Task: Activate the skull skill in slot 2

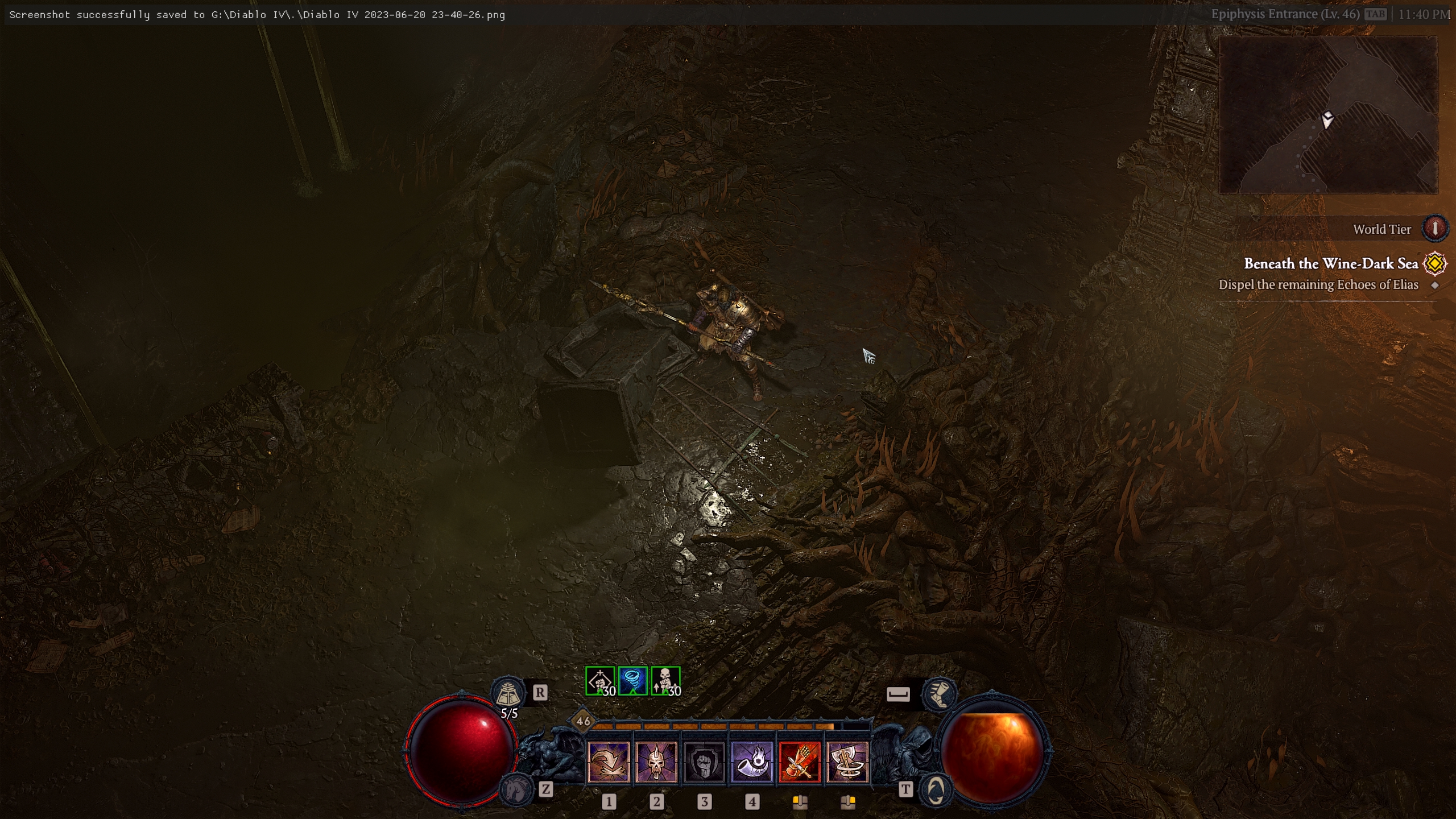Action: (657, 762)
